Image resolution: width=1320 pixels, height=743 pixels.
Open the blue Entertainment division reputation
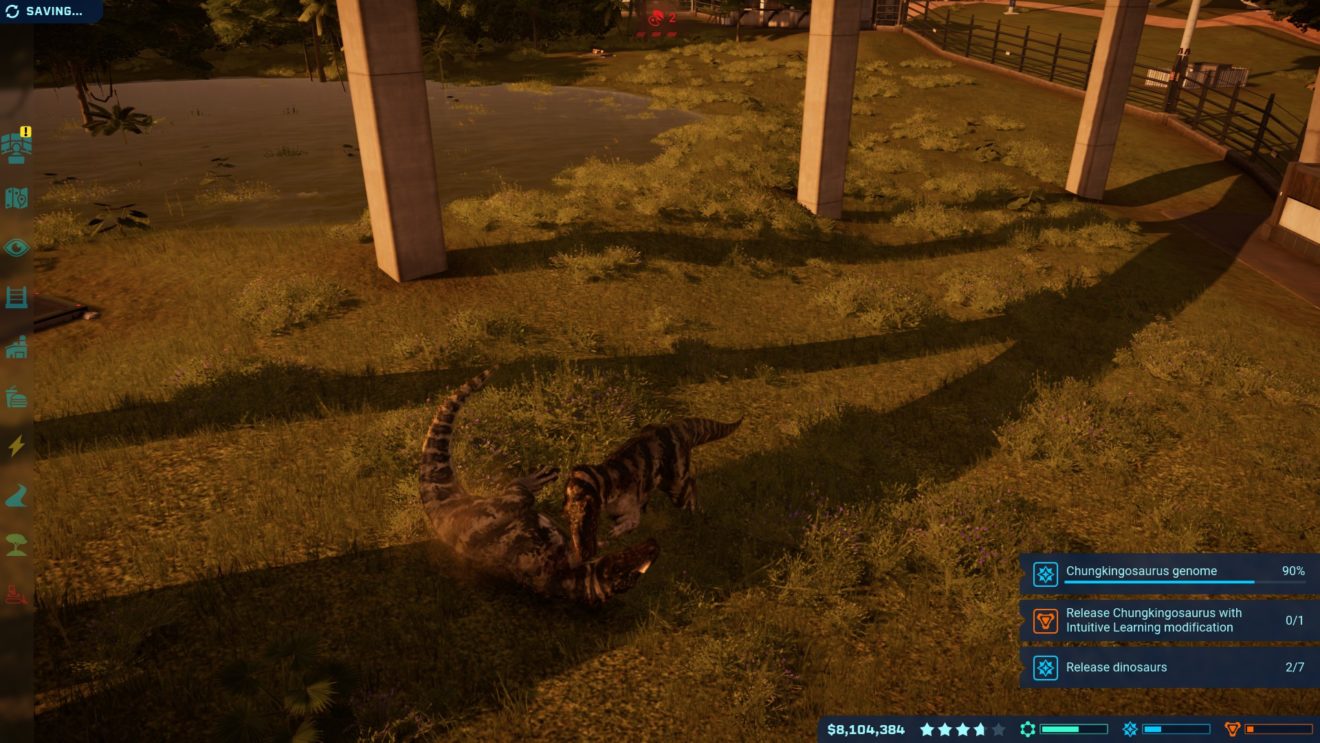click(x=1166, y=730)
